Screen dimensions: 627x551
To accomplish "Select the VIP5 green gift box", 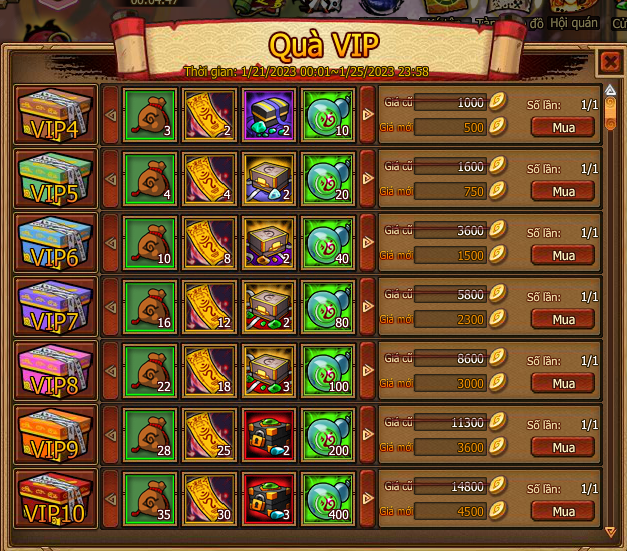I will (56, 179).
